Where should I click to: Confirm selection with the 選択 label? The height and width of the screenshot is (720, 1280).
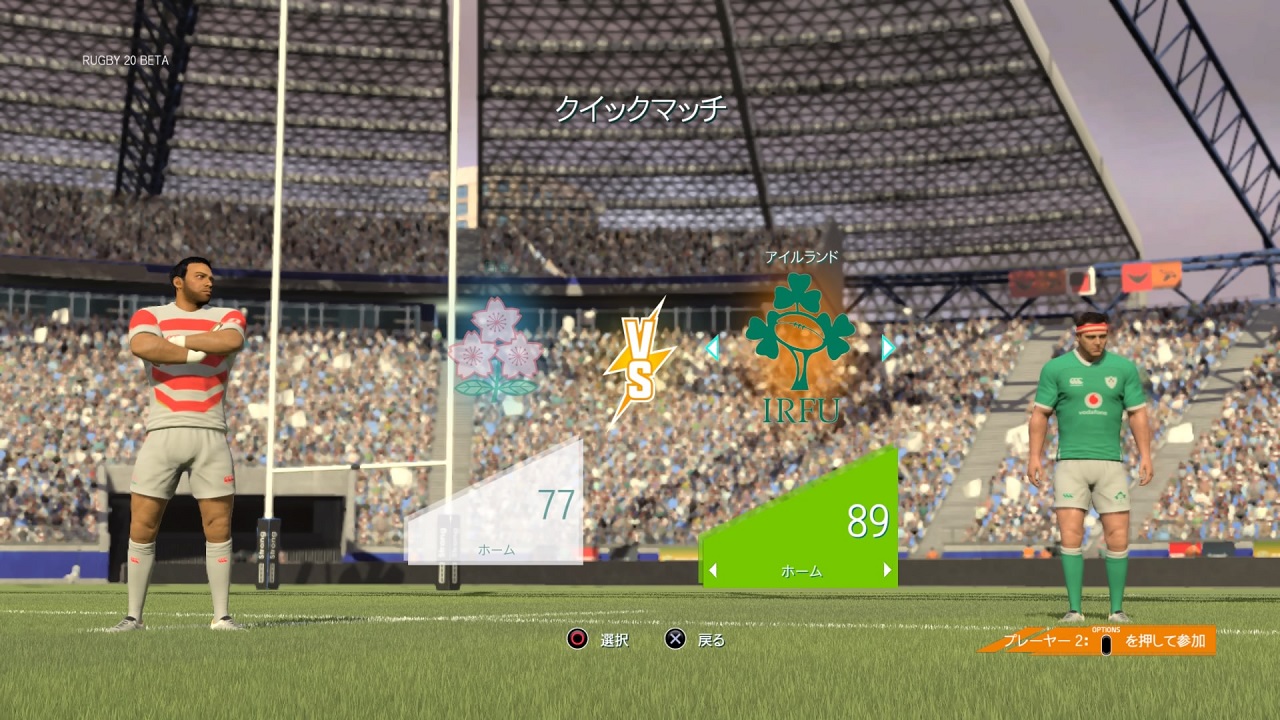tap(614, 640)
